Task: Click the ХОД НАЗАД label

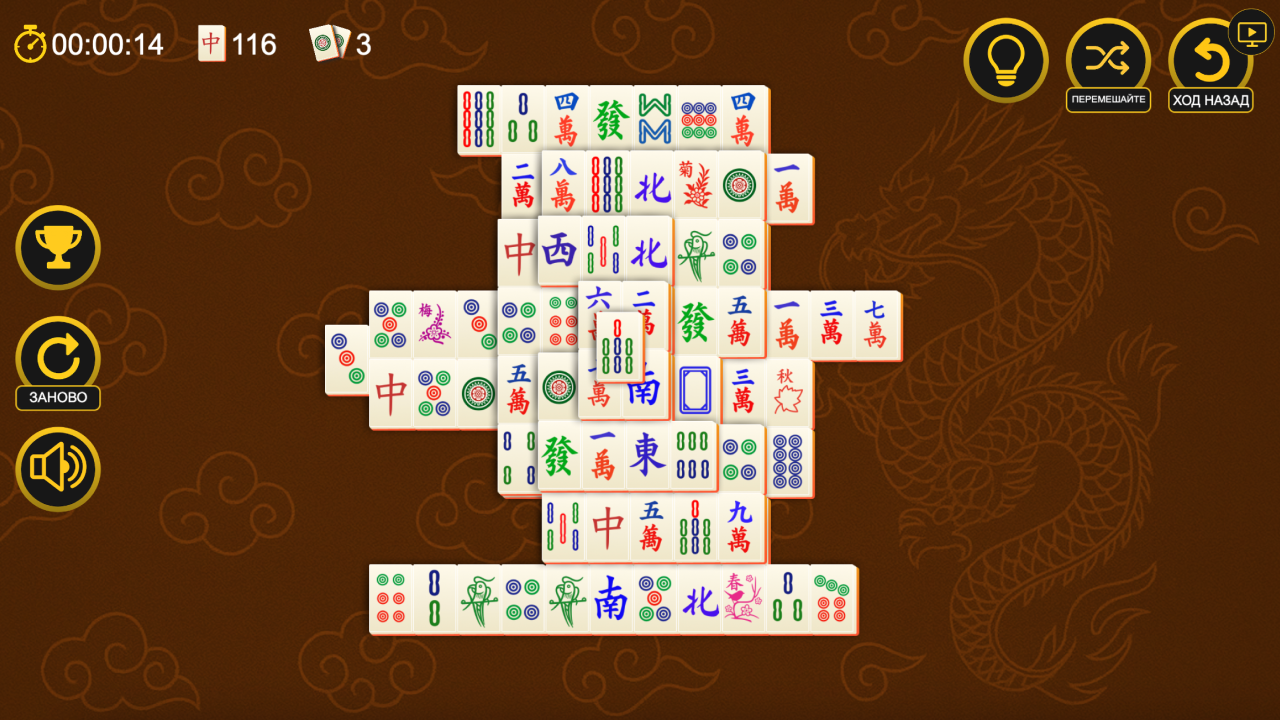Action: (x=1210, y=99)
